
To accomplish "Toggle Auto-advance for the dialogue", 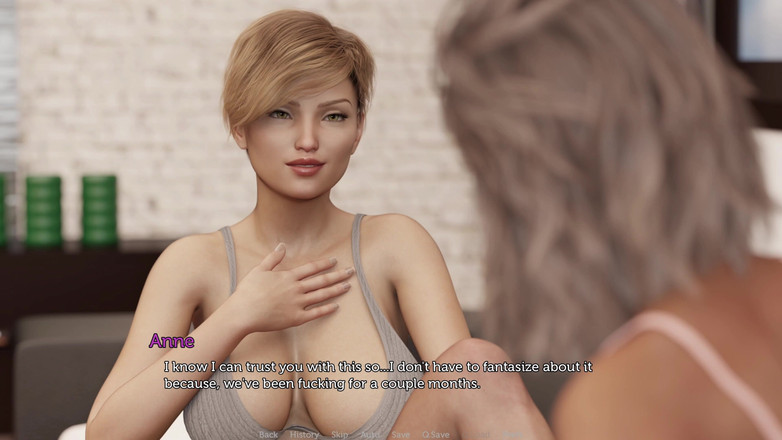I will tap(370, 435).
